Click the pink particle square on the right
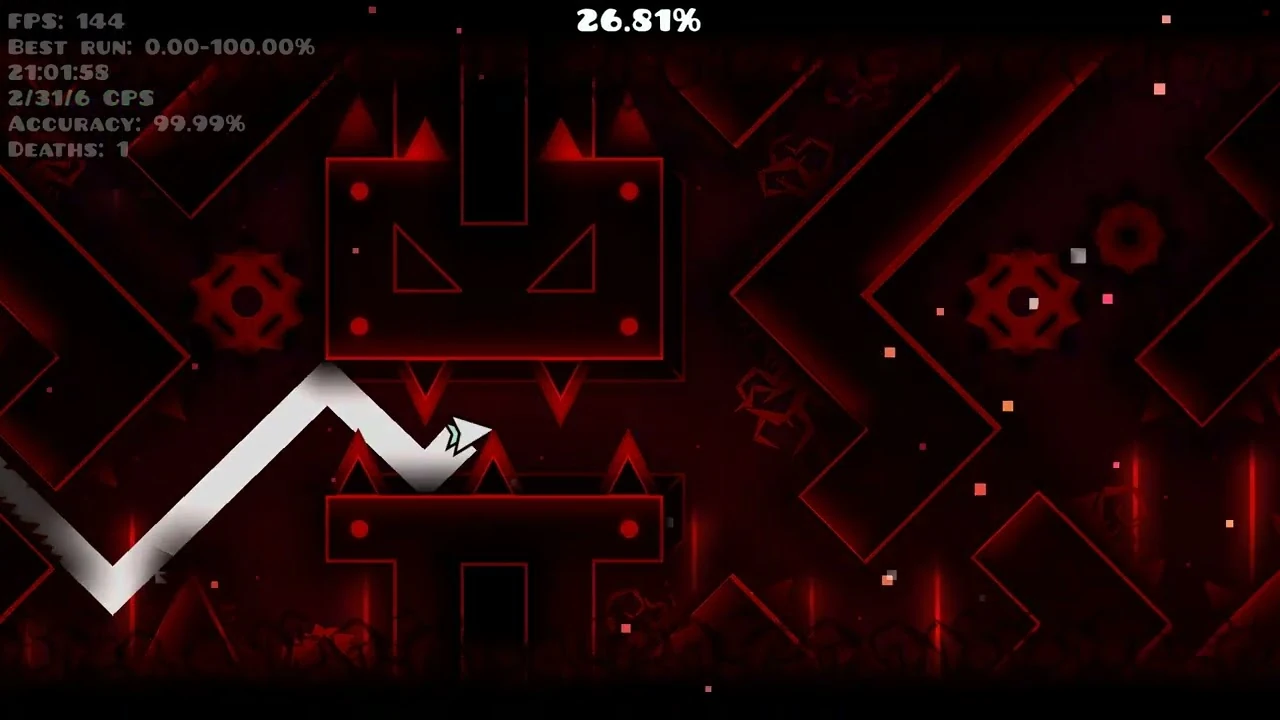The height and width of the screenshot is (720, 1280). [1106, 299]
